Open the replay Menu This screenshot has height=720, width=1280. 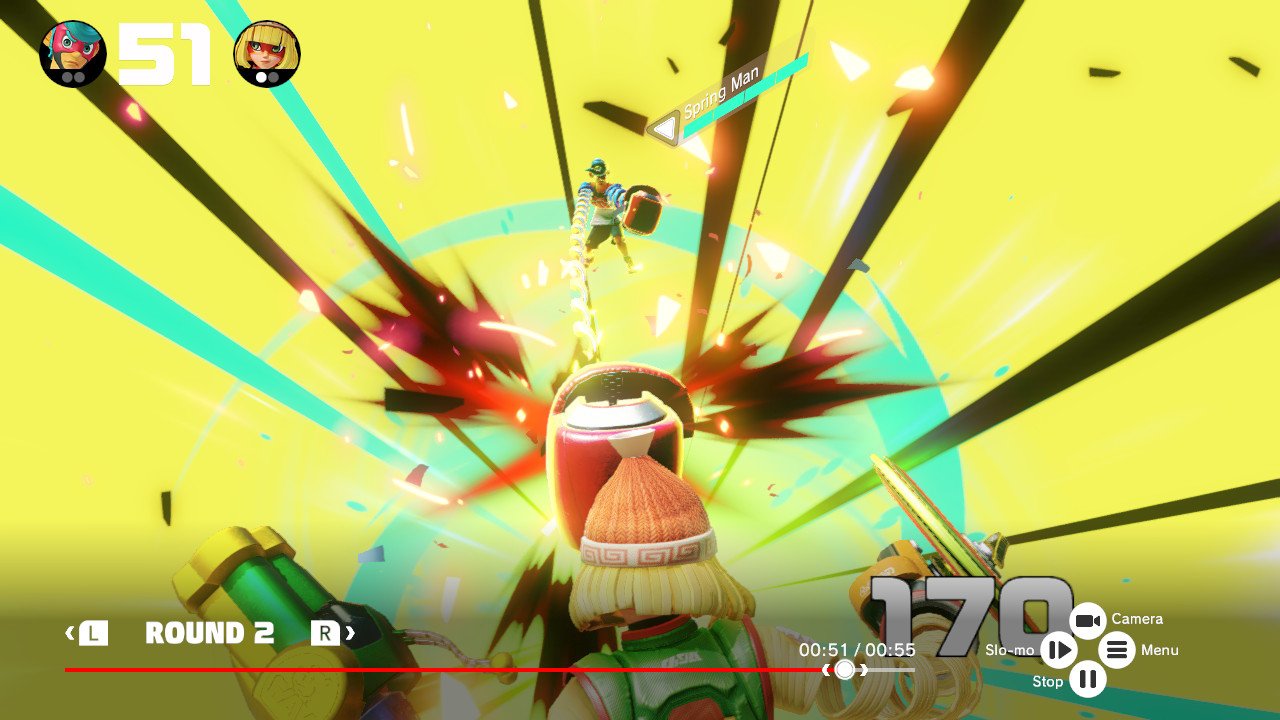1117,651
